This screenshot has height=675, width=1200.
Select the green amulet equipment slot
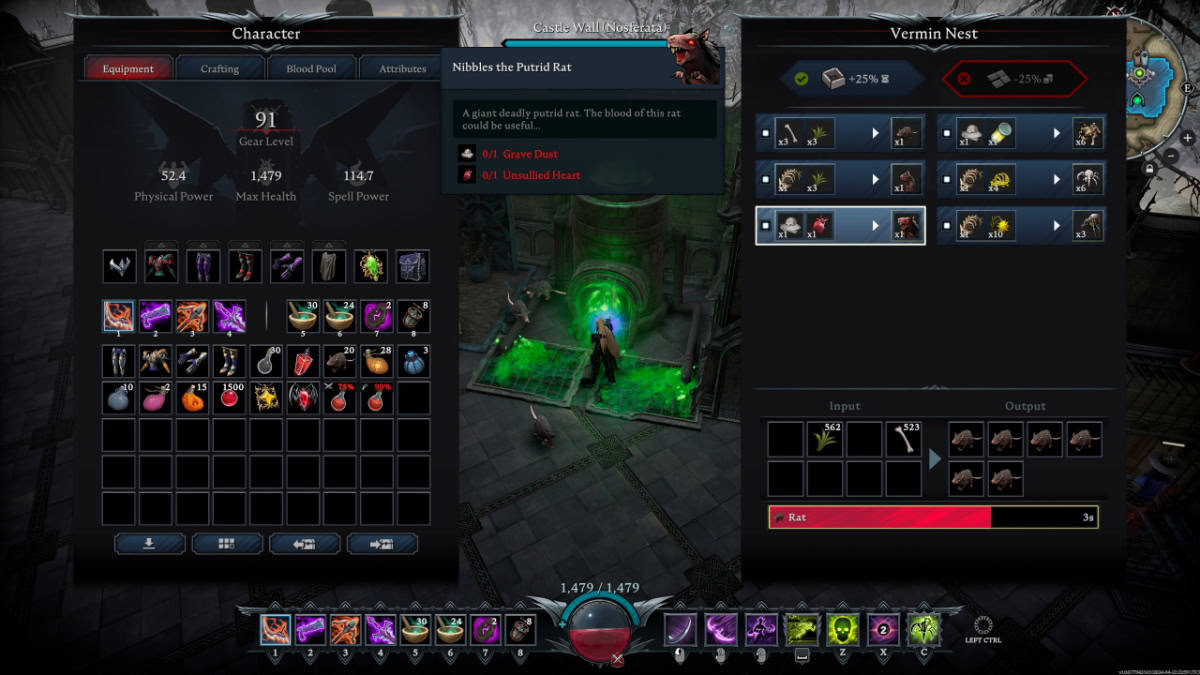coord(371,266)
